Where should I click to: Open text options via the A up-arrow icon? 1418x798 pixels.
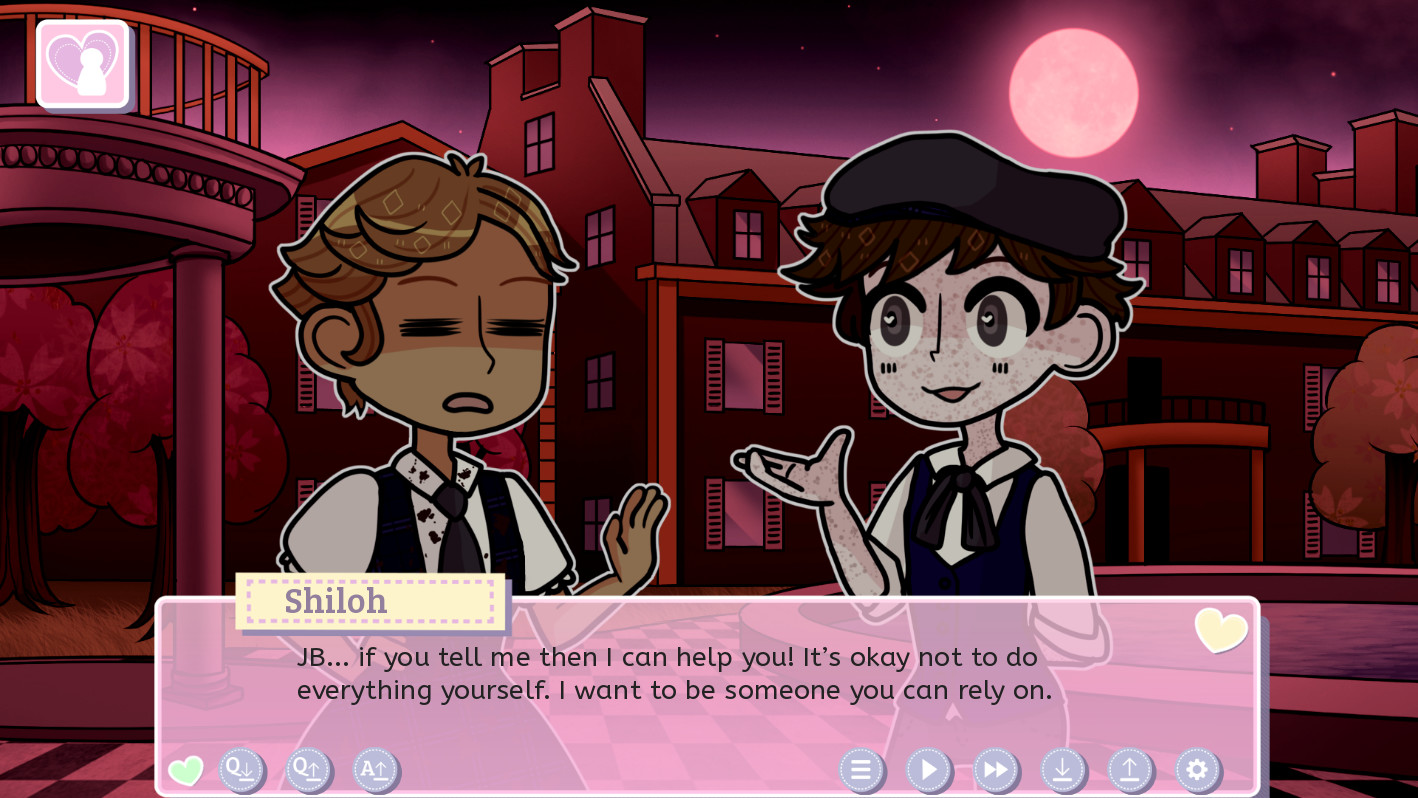pyautogui.click(x=375, y=770)
